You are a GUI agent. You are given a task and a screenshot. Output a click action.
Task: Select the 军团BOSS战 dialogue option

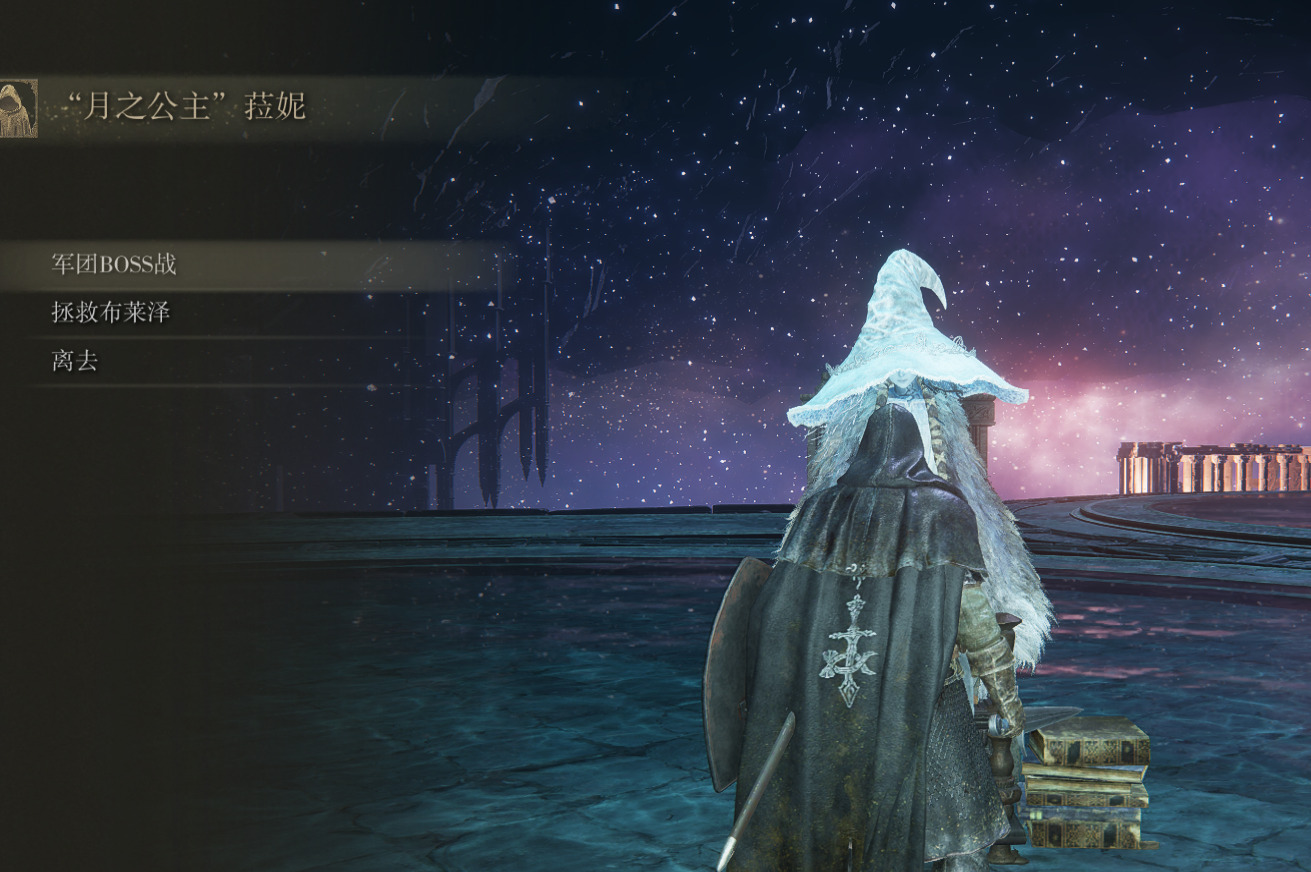point(114,265)
